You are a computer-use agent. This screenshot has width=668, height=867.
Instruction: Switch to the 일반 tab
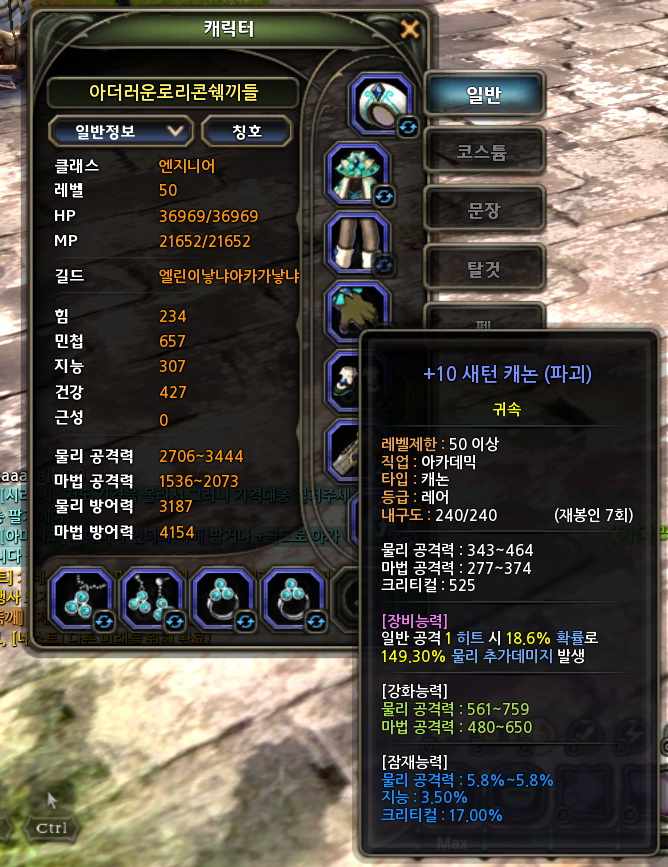click(x=484, y=95)
